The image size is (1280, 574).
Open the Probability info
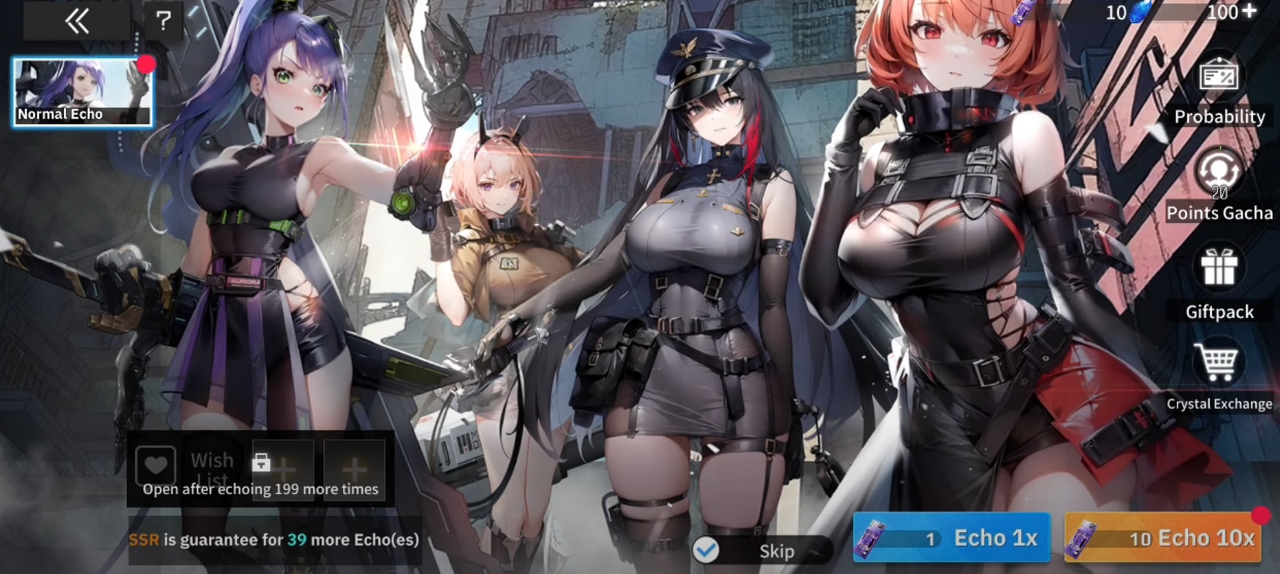tap(1219, 77)
